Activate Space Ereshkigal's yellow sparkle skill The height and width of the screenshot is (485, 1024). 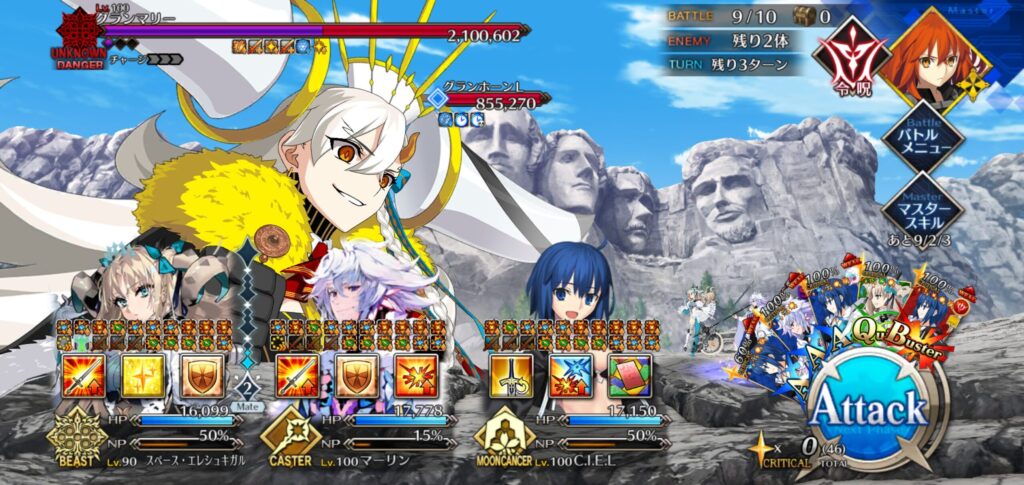click(x=142, y=374)
